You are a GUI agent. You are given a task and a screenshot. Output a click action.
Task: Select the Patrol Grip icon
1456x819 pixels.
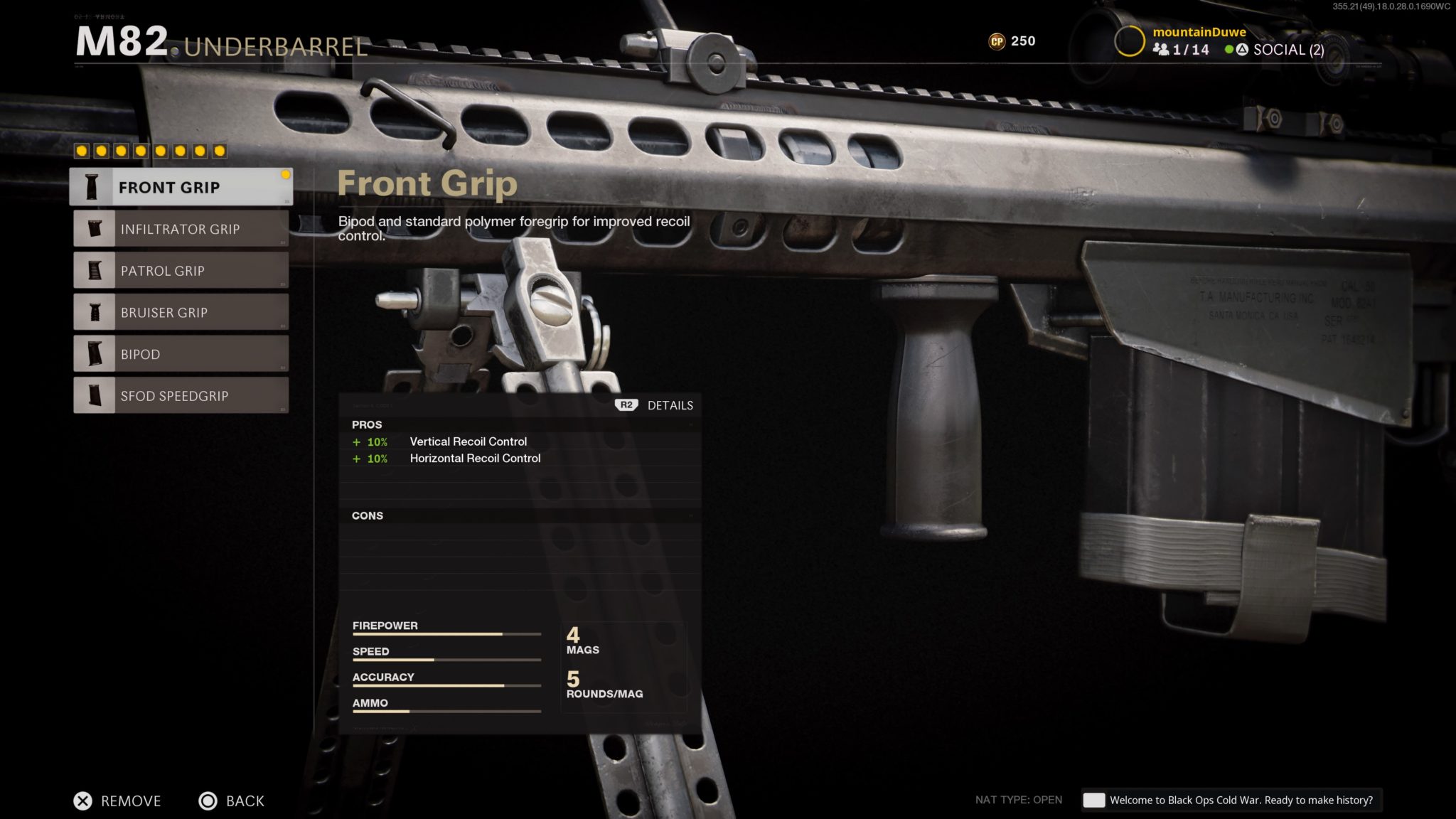[x=93, y=270]
